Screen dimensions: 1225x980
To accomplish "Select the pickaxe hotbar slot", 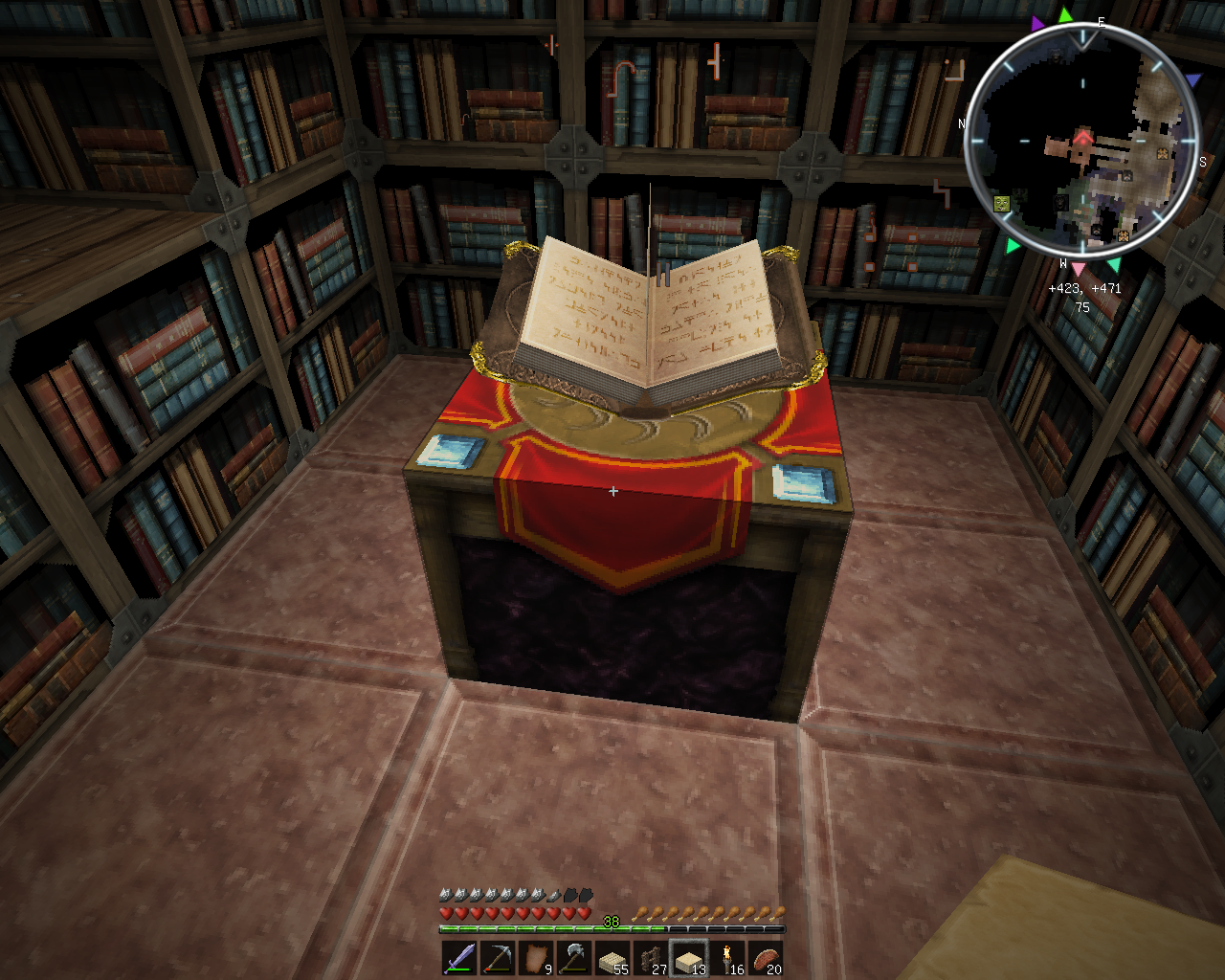I will 497,958.
